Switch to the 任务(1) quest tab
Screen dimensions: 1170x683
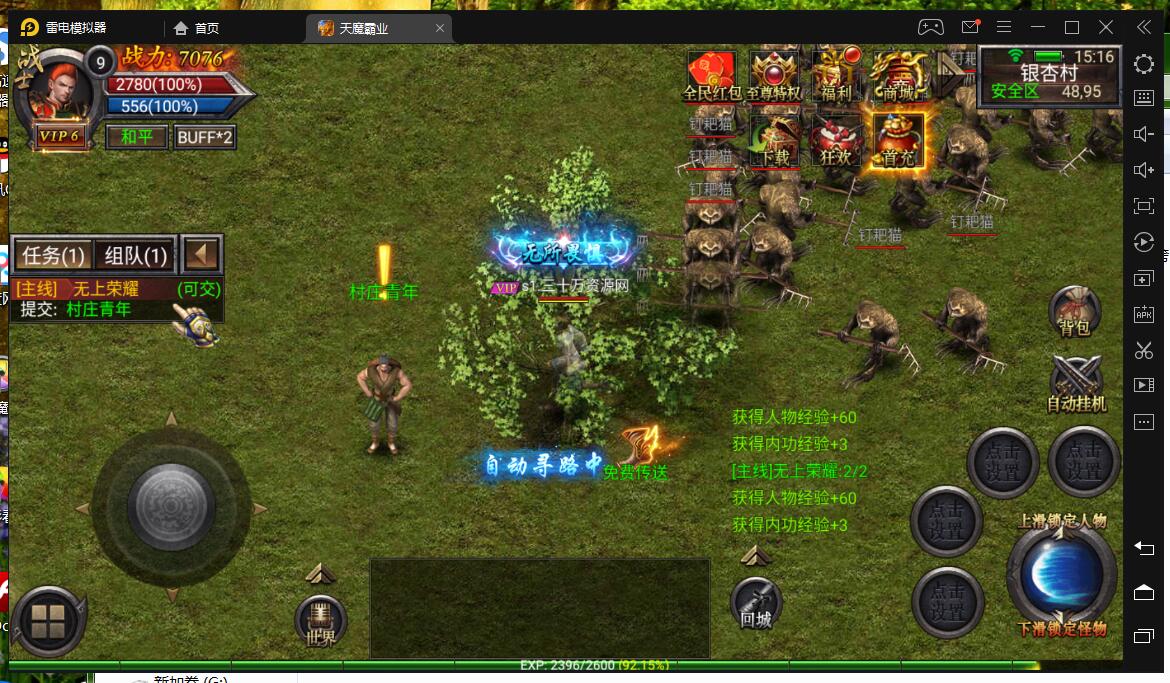tap(53, 255)
